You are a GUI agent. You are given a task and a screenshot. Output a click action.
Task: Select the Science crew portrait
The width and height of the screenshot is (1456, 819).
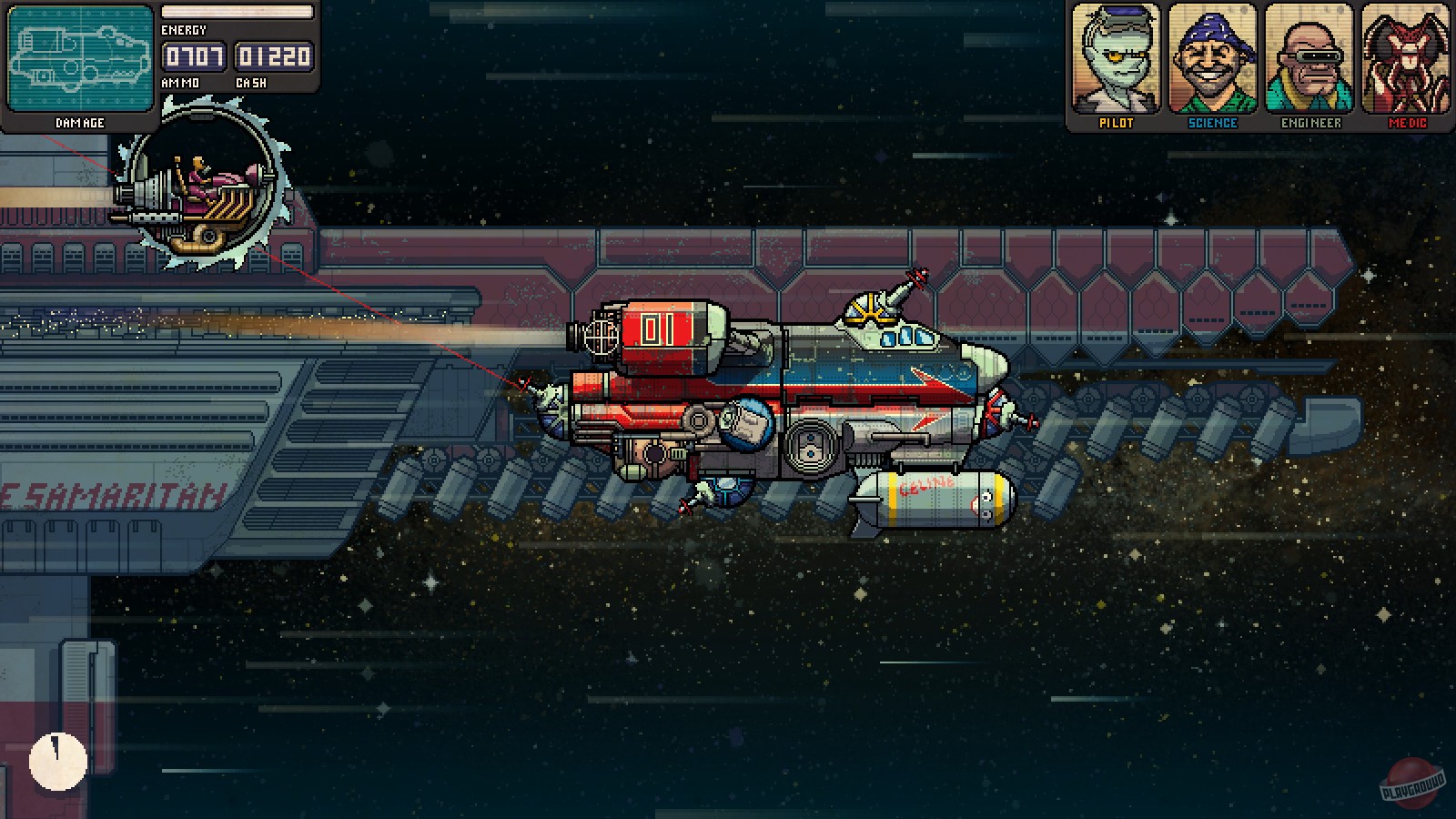point(1213,59)
